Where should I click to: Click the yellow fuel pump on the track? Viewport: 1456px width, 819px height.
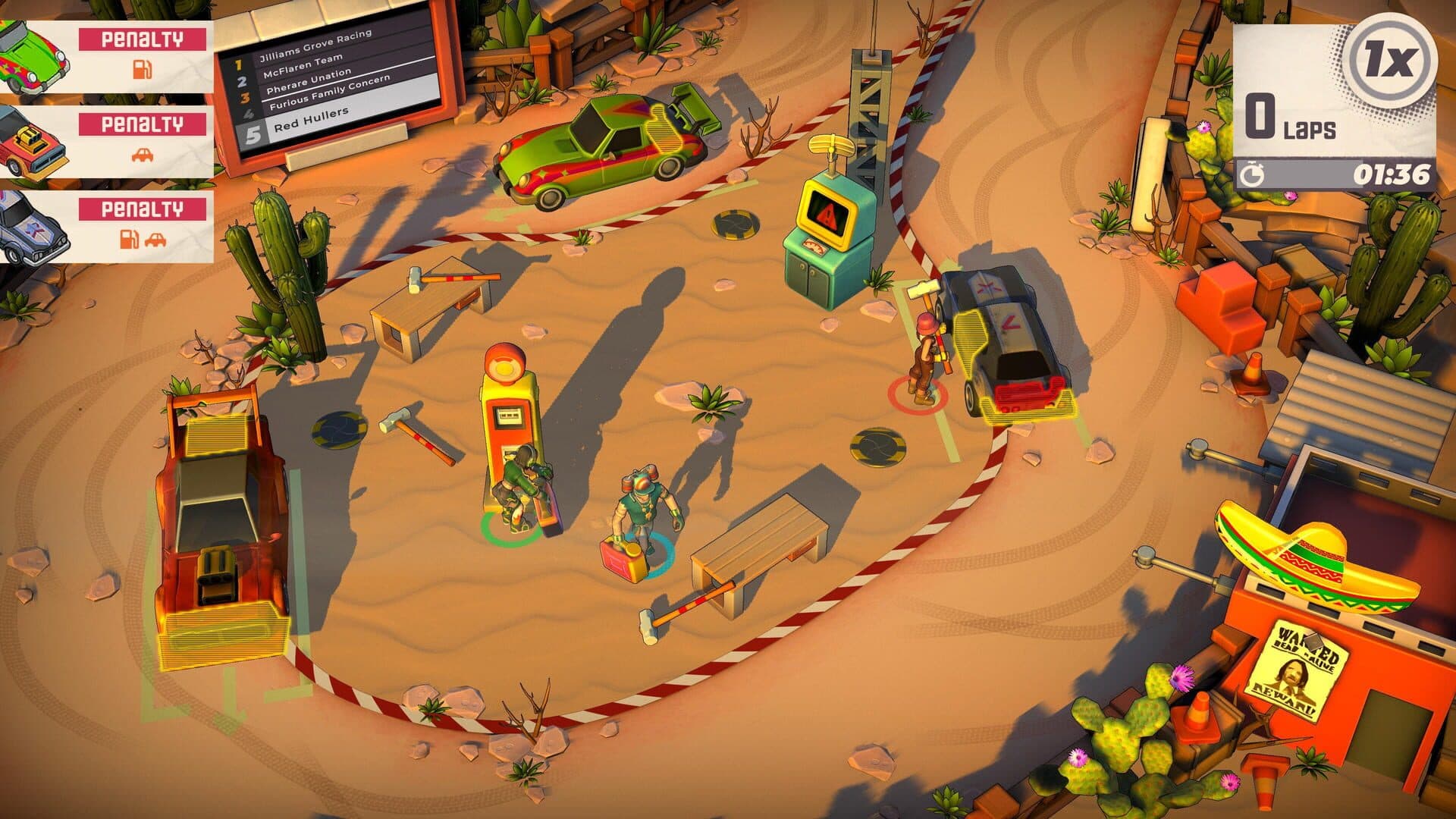[x=510, y=409]
